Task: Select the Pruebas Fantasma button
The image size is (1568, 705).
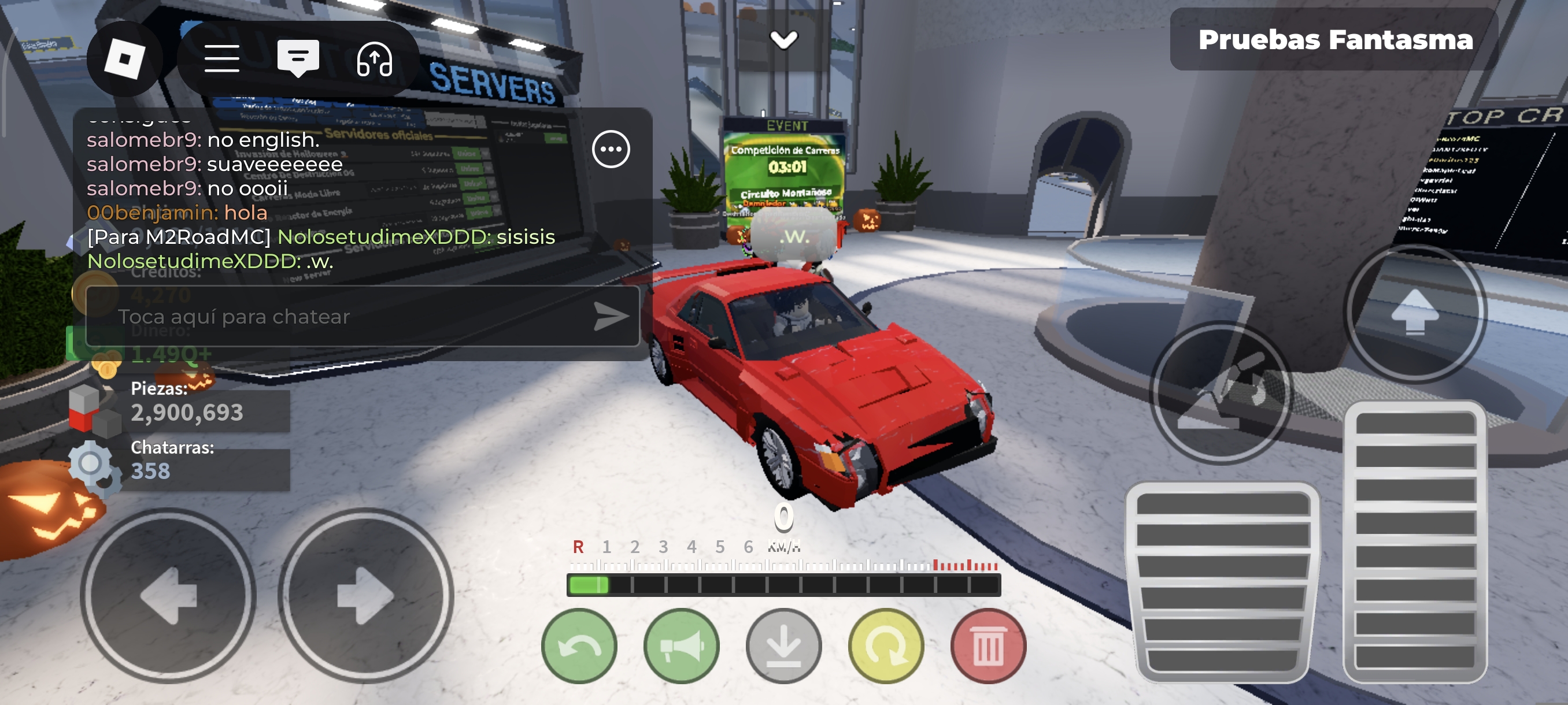Action: pos(1335,40)
